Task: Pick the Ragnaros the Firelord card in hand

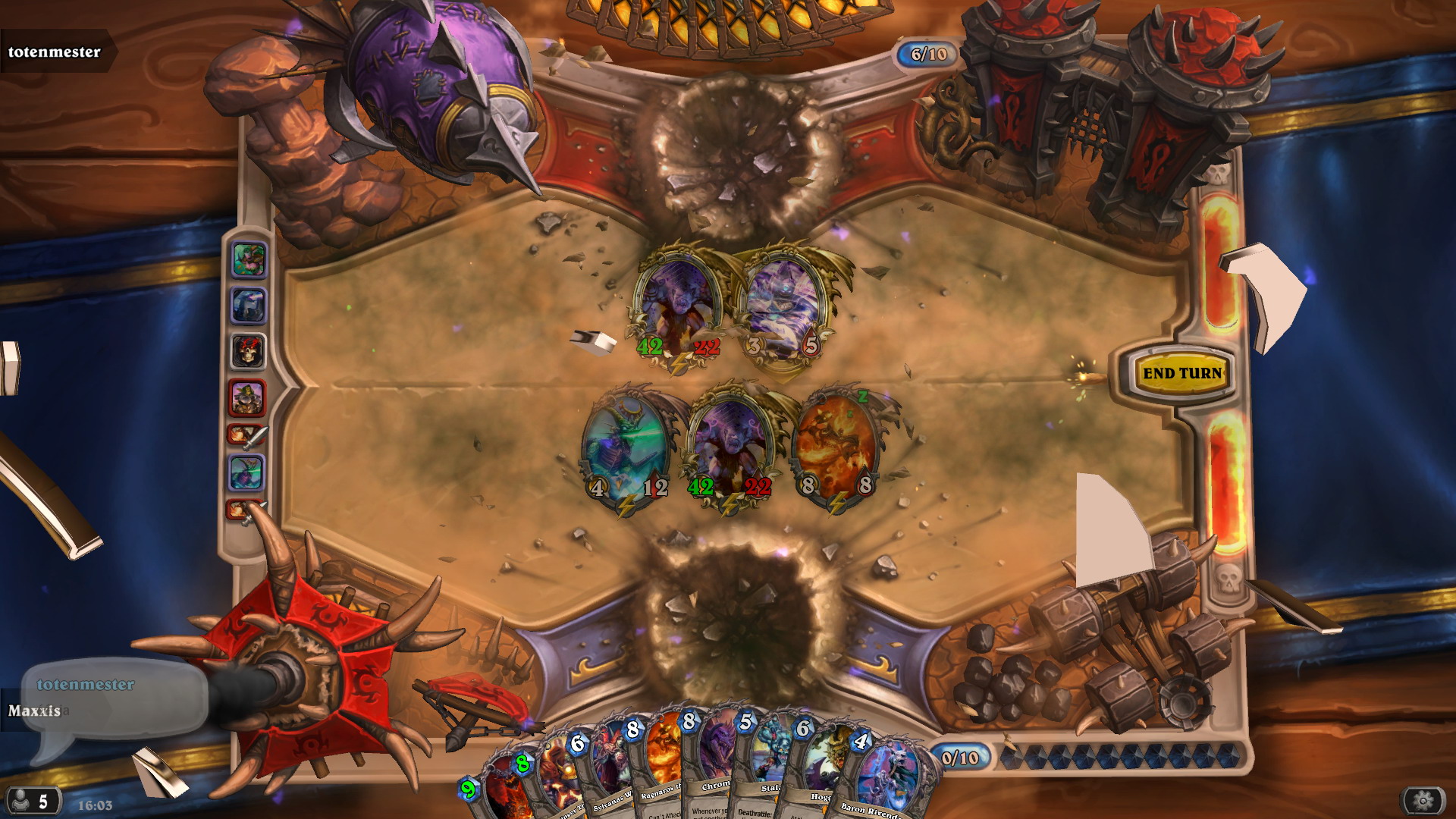Action: 661,766
